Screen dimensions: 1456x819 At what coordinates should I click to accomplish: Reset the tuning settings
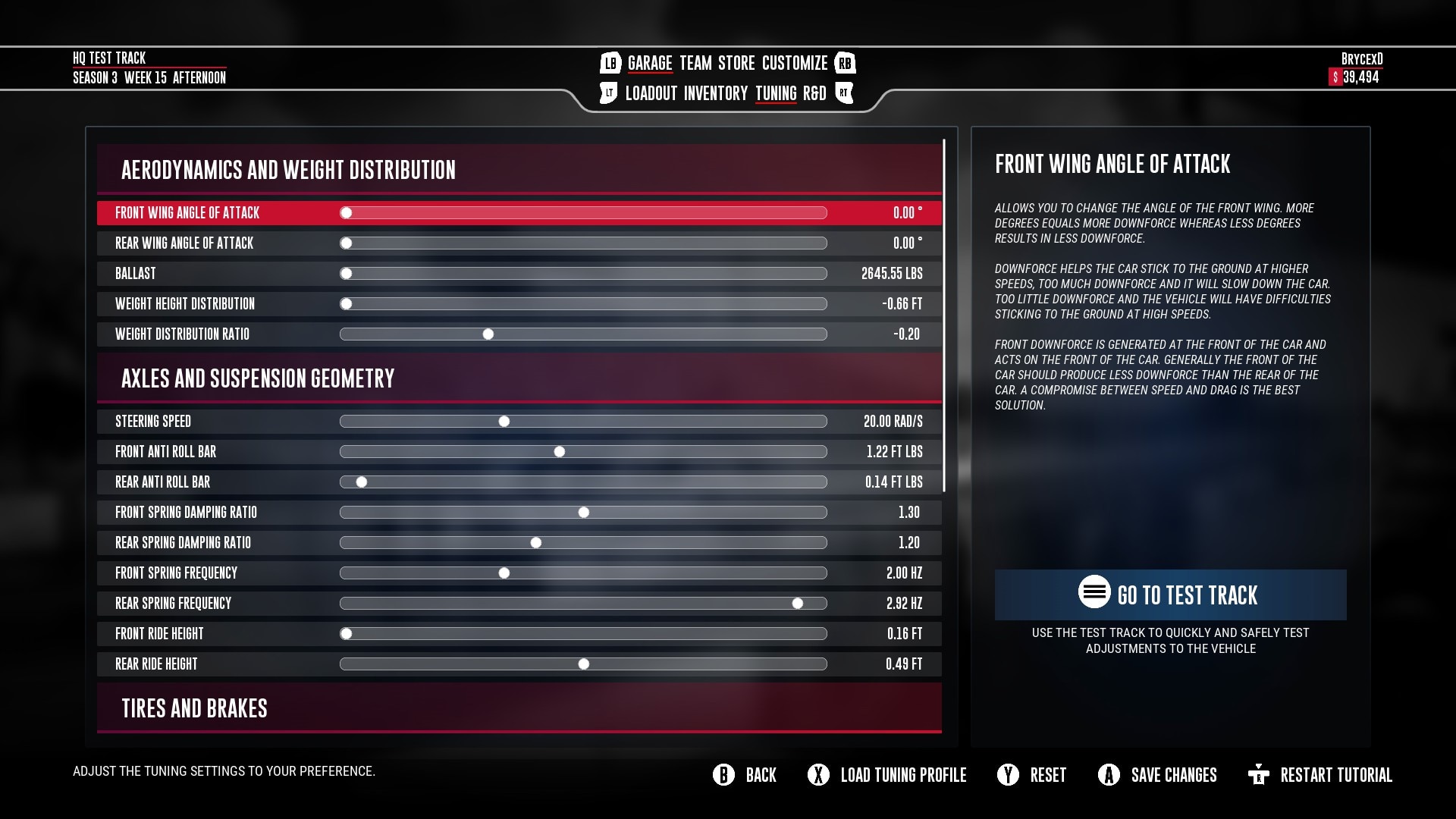coord(1032,775)
